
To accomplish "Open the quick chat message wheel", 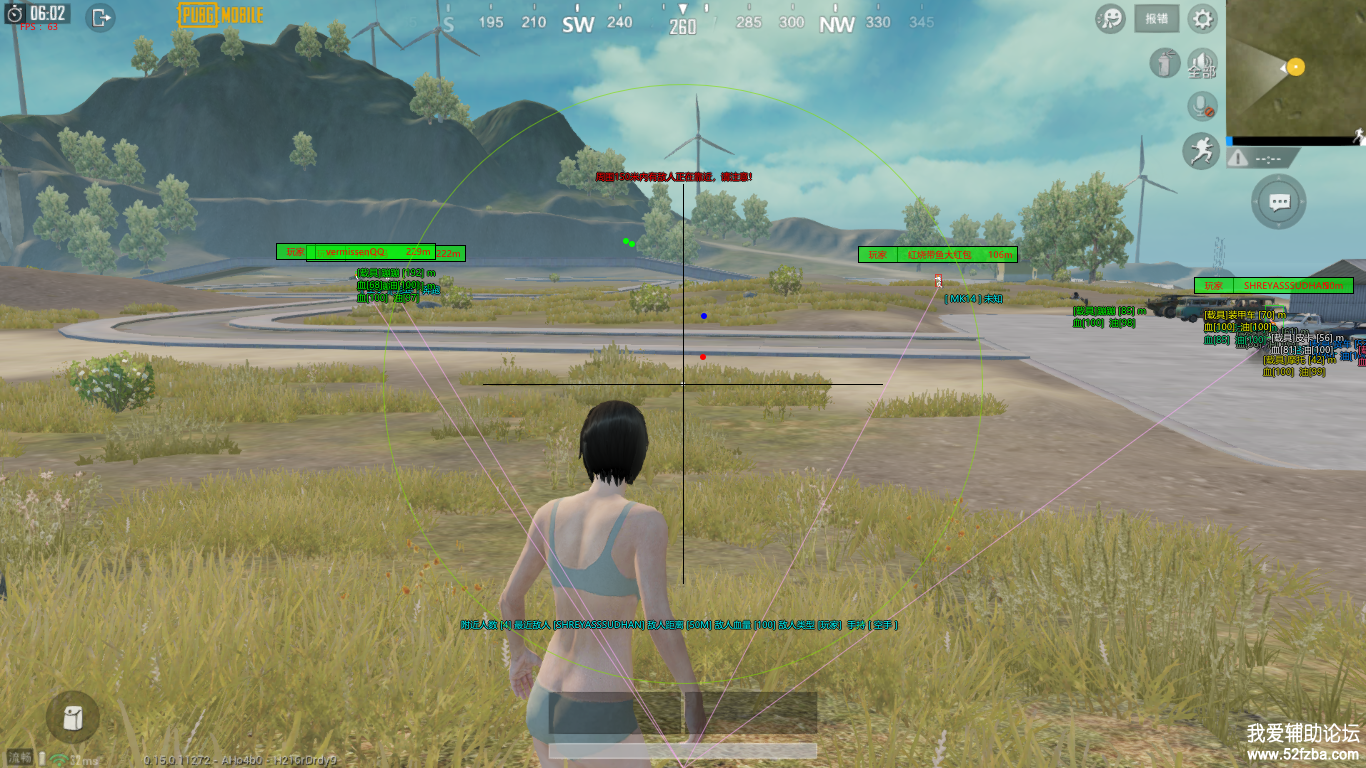I will [1279, 202].
